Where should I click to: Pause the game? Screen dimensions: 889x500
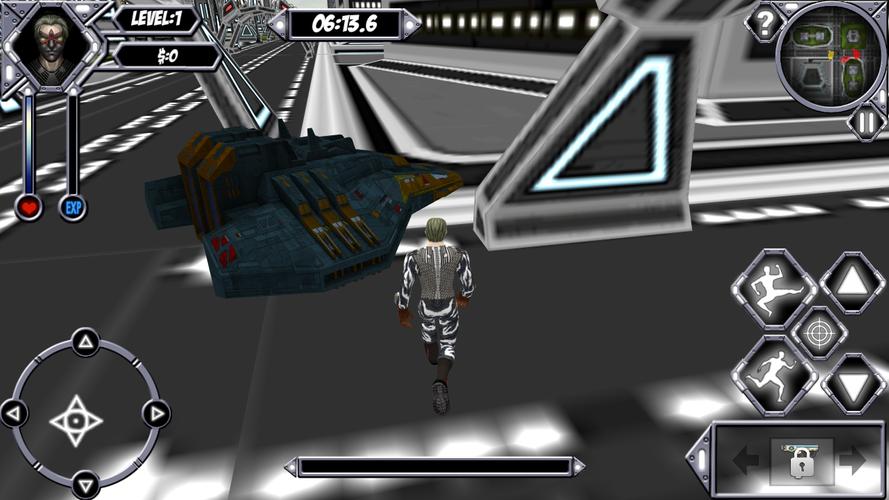[x=866, y=122]
